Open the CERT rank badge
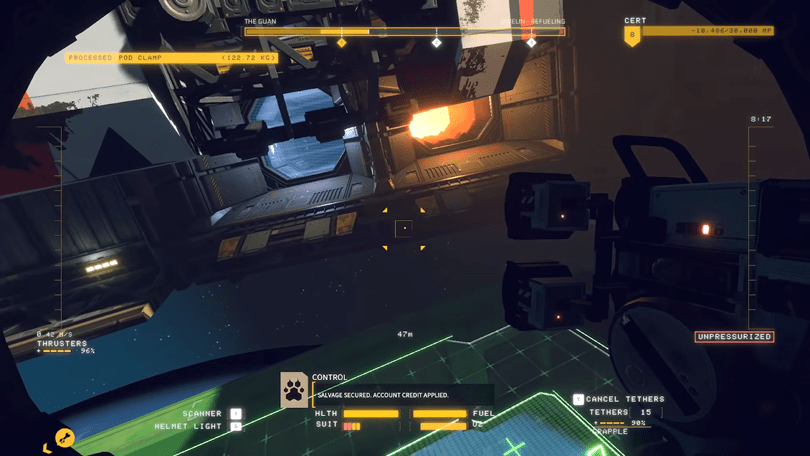Screen dimensions: 810x456 click(632, 36)
